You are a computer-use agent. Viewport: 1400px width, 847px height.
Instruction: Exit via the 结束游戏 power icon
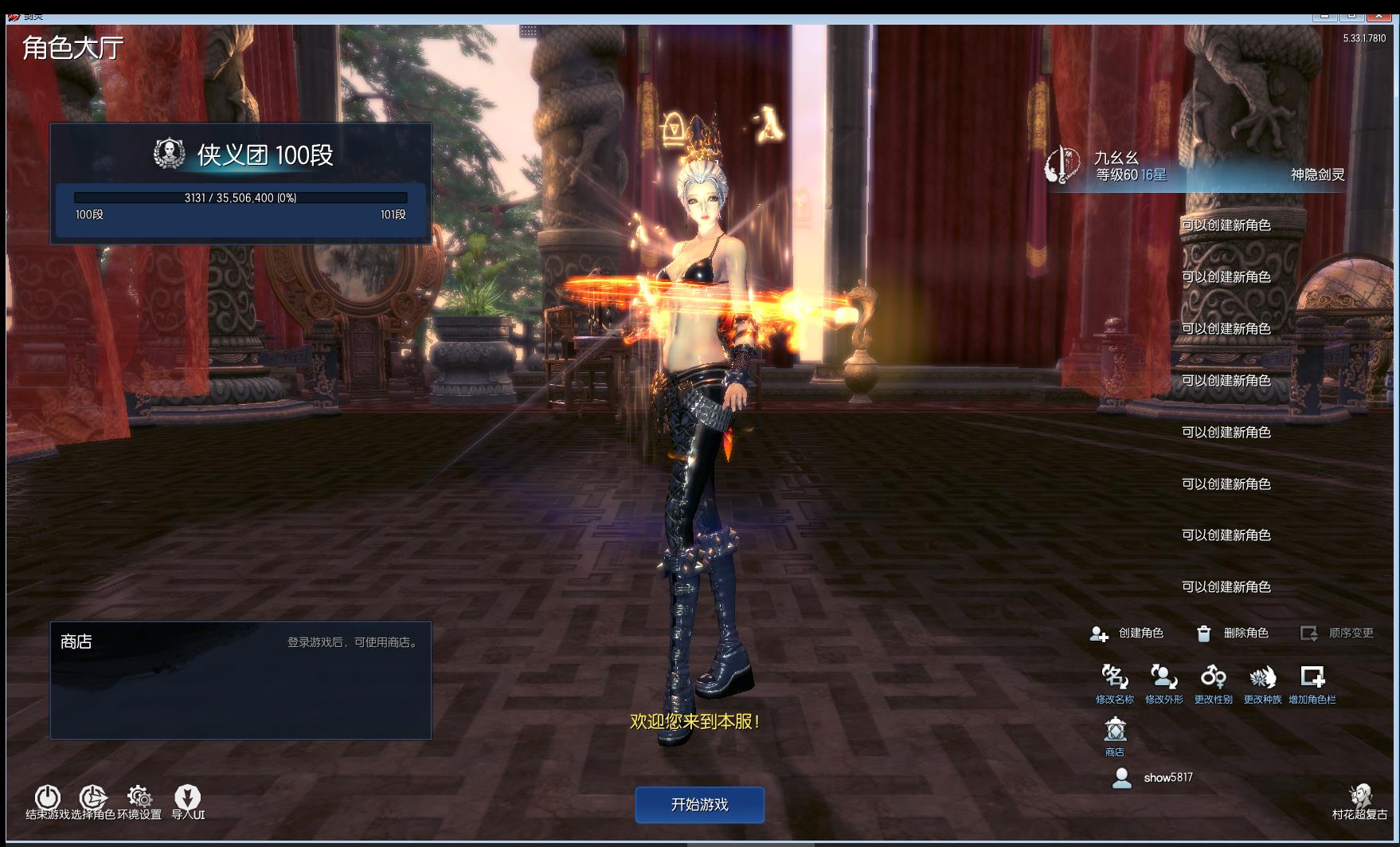coord(47,798)
